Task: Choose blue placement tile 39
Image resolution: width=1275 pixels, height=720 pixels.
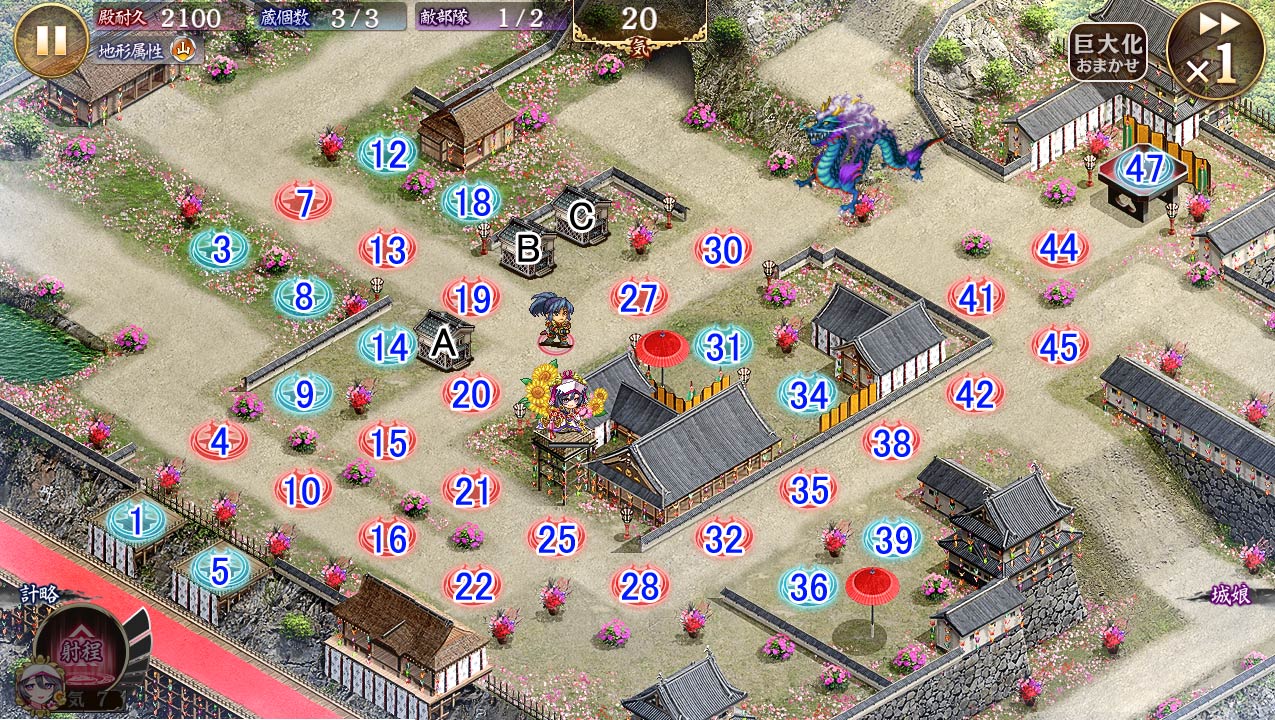Action: click(892, 538)
